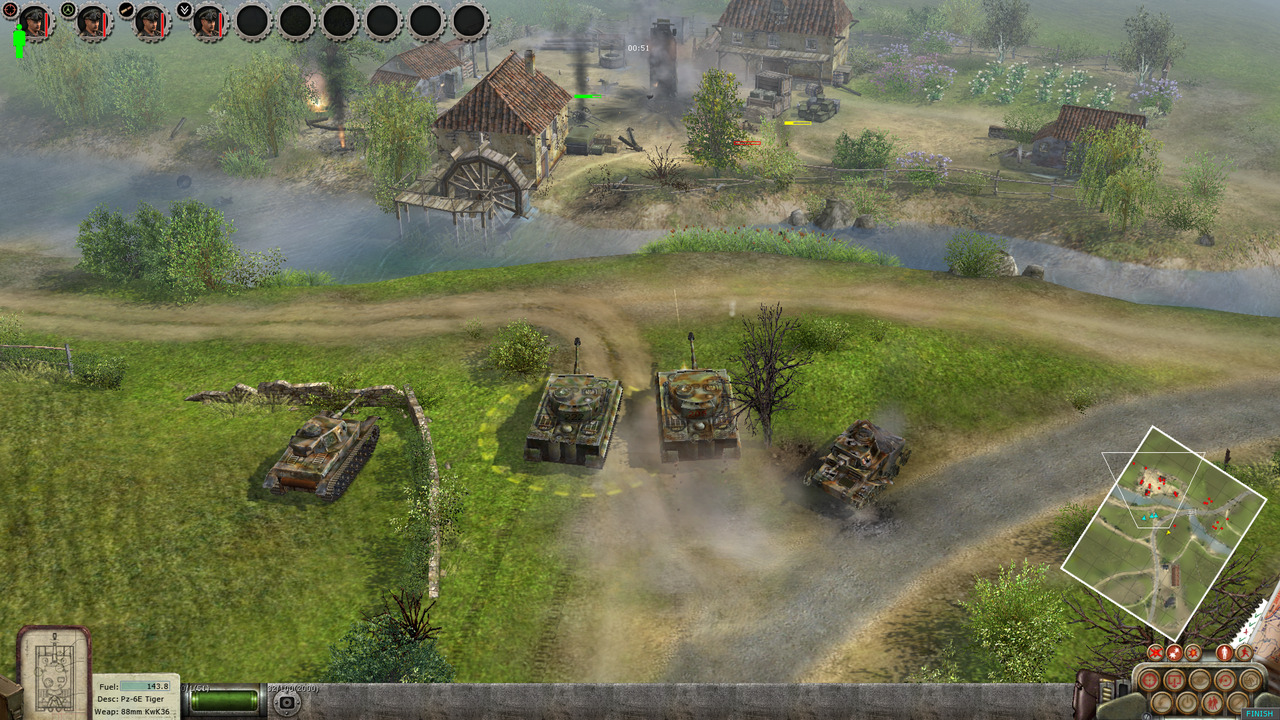Click the square inventory button beside ammo bar
1280x720 pixels.
point(287,702)
